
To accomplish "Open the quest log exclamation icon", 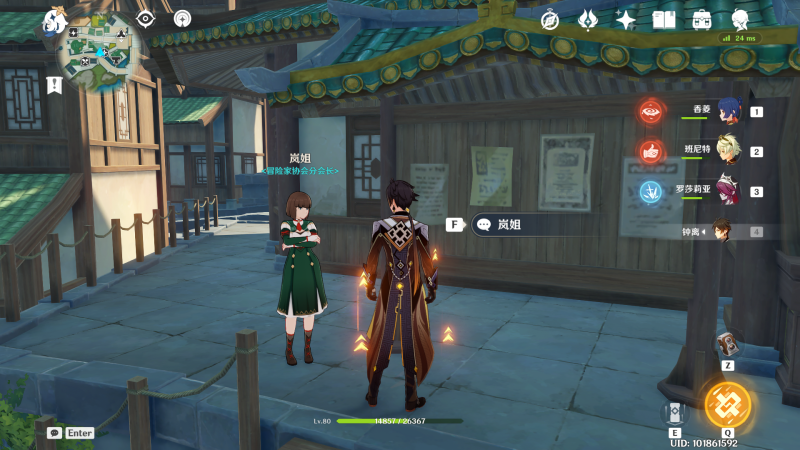I will pos(54,85).
